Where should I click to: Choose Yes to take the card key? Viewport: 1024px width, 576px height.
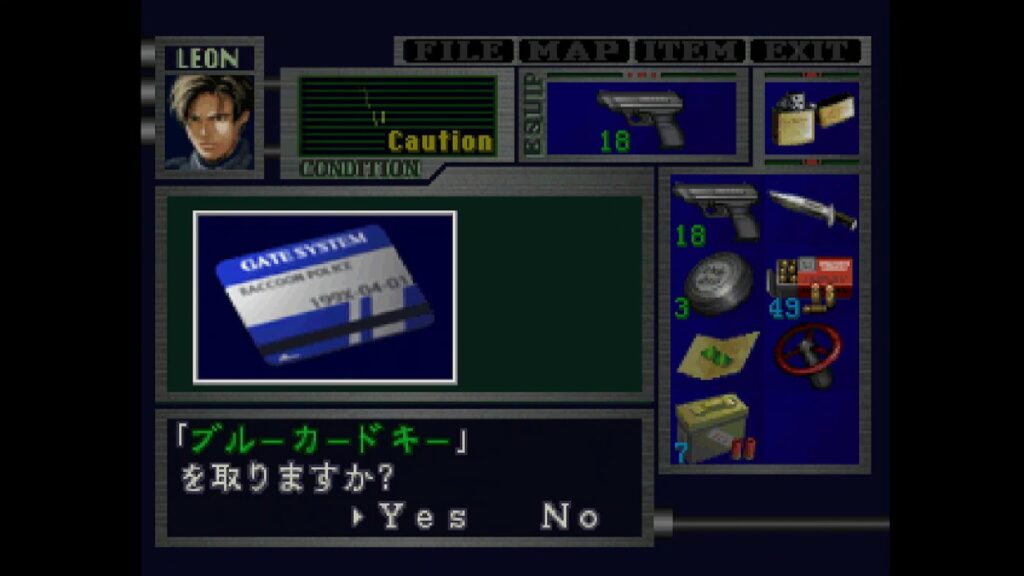pyautogui.click(x=424, y=516)
